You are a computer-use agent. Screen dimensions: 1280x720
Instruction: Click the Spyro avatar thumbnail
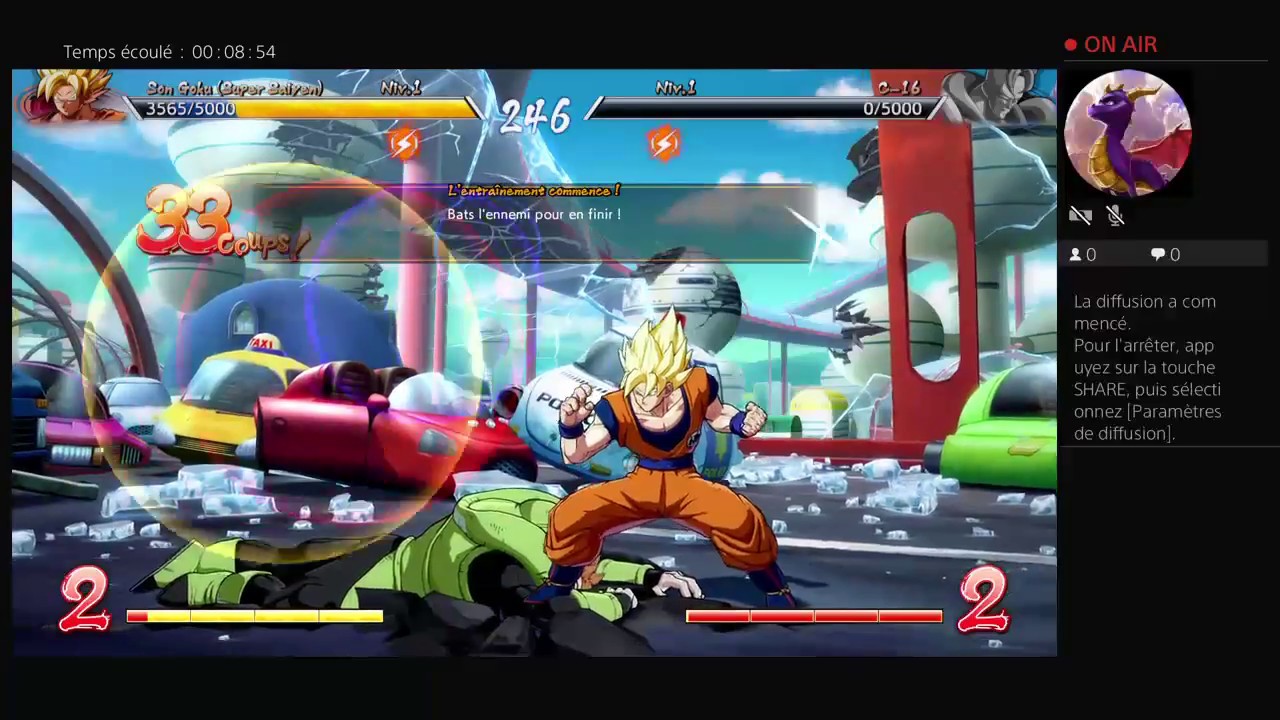pyautogui.click(x=1128, y=133)
